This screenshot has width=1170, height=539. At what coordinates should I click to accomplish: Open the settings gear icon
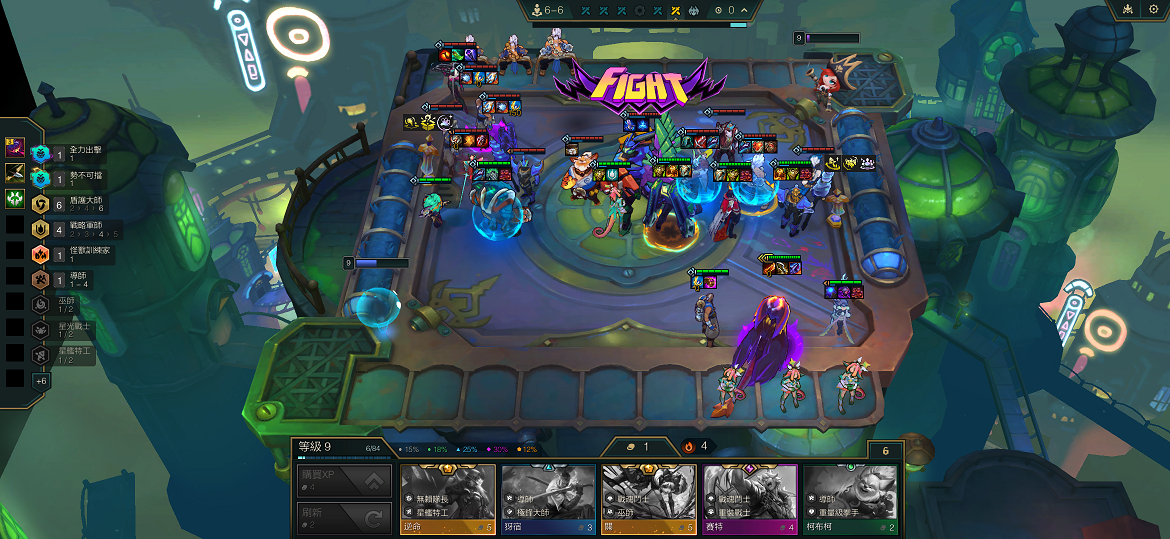coord(1154,9)
